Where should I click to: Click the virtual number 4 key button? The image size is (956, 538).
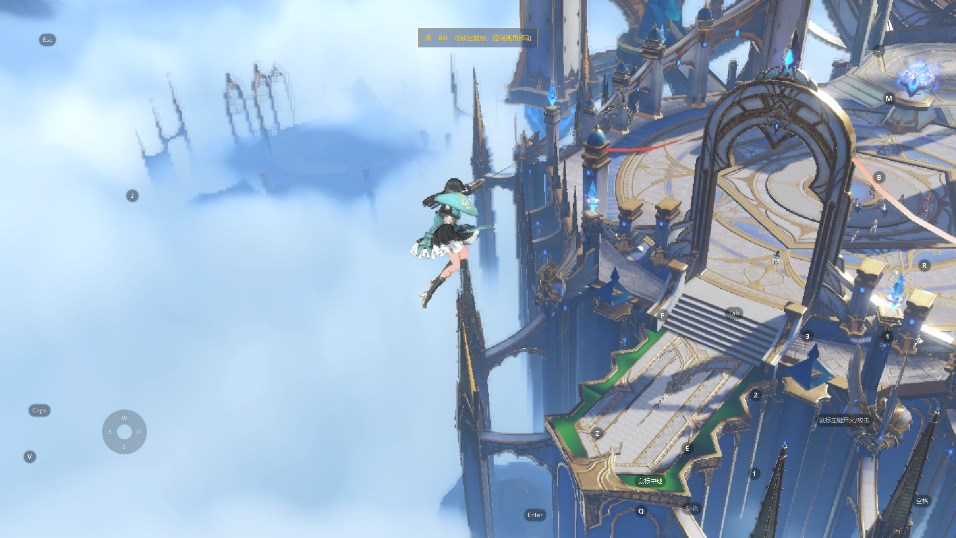pos(887,337)
